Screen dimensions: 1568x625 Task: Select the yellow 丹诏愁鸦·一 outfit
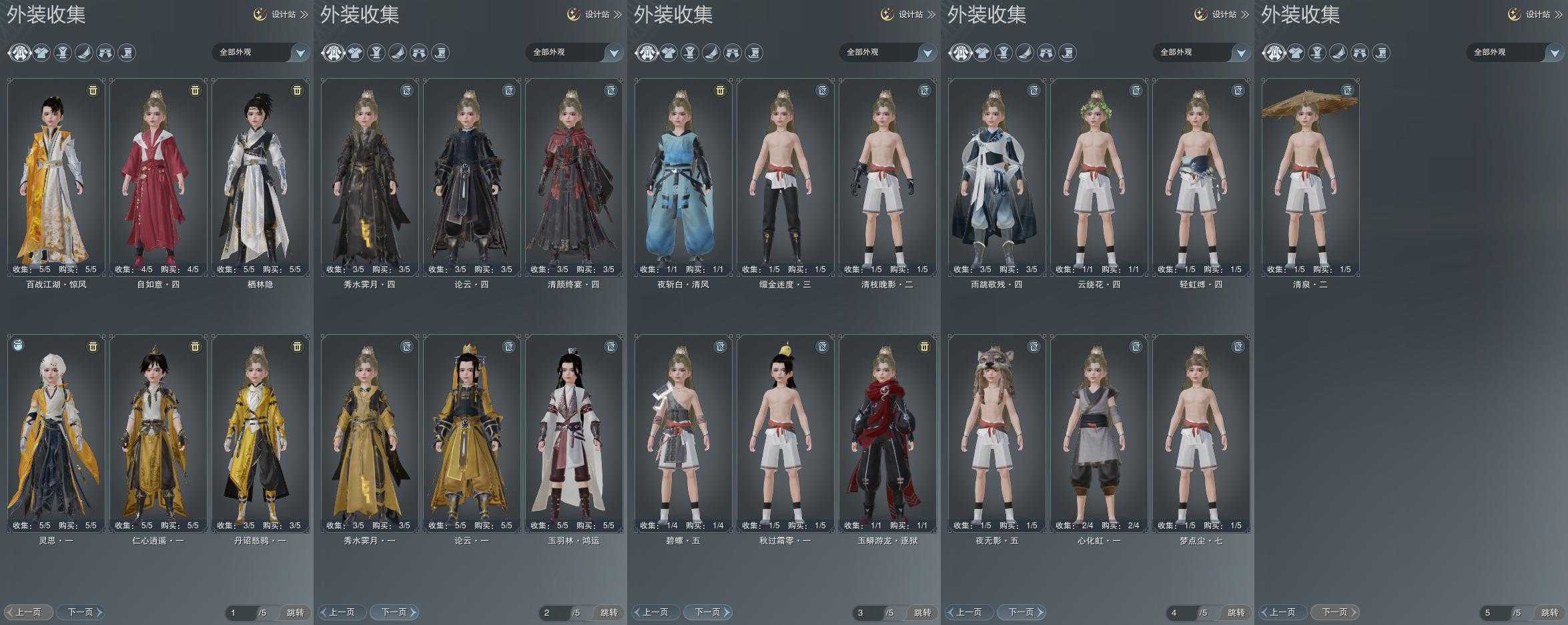tap(260, 434)
